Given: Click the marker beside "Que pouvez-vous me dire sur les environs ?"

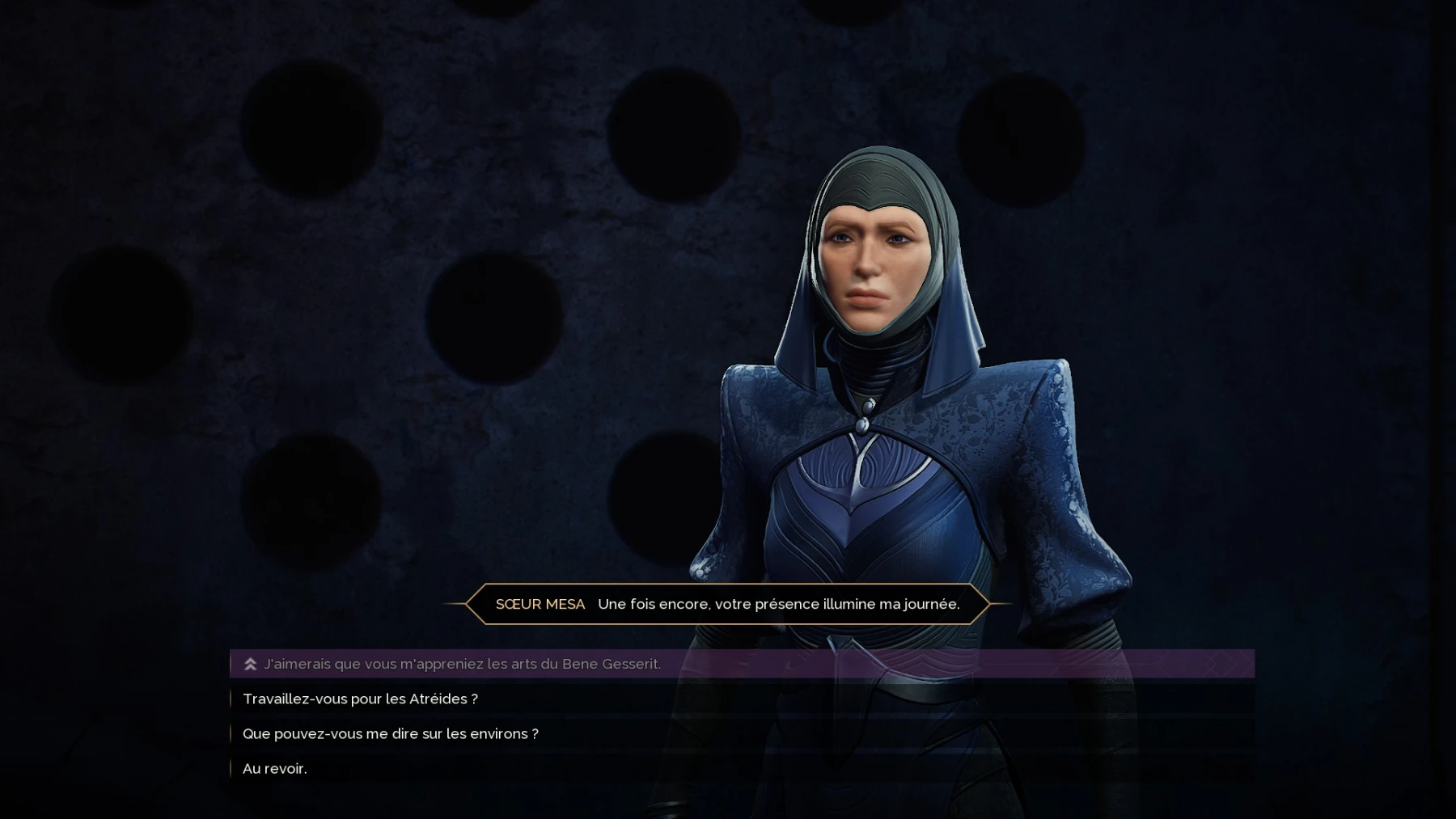Looking at the screenshot, I should coord(231,733).
